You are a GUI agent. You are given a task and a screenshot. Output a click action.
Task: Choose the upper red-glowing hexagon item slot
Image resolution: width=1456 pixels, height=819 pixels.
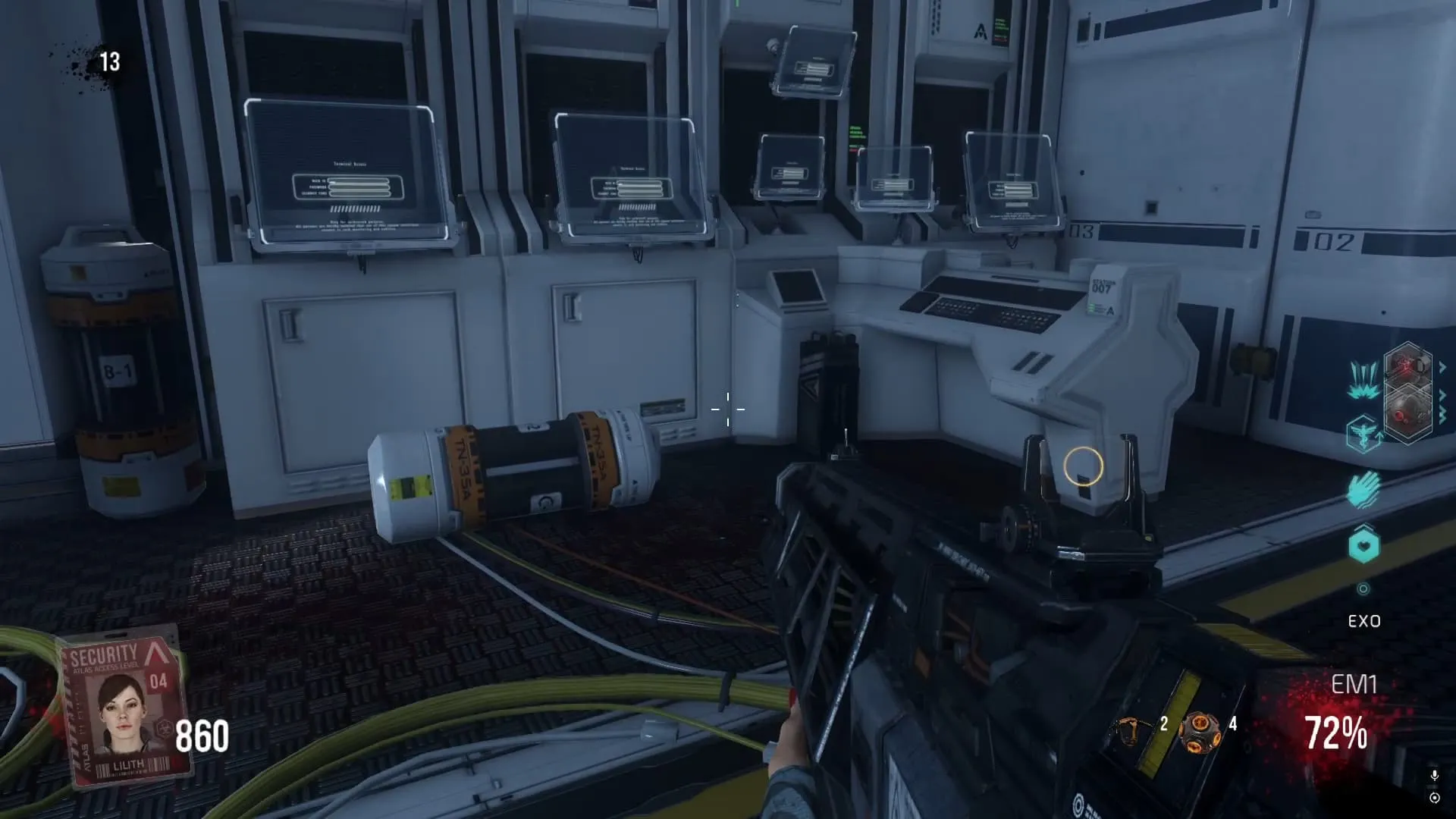tap(1407, 368)
